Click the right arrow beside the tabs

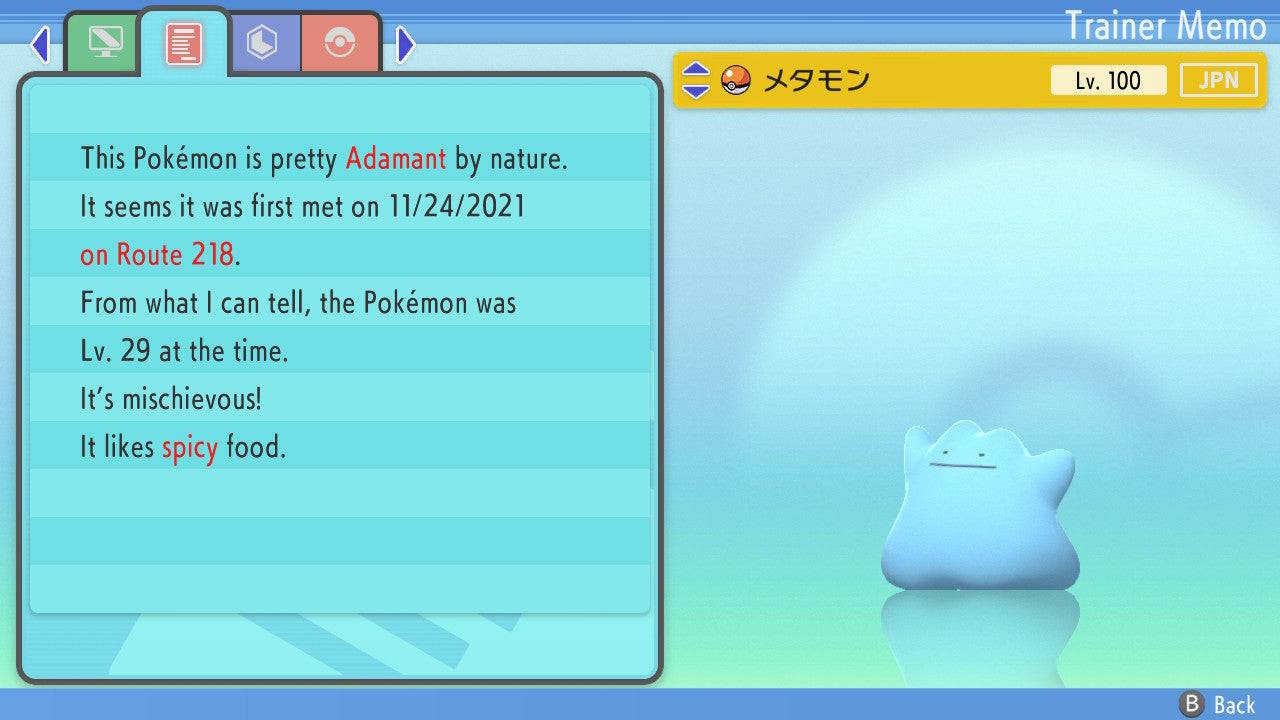point(405,44)
